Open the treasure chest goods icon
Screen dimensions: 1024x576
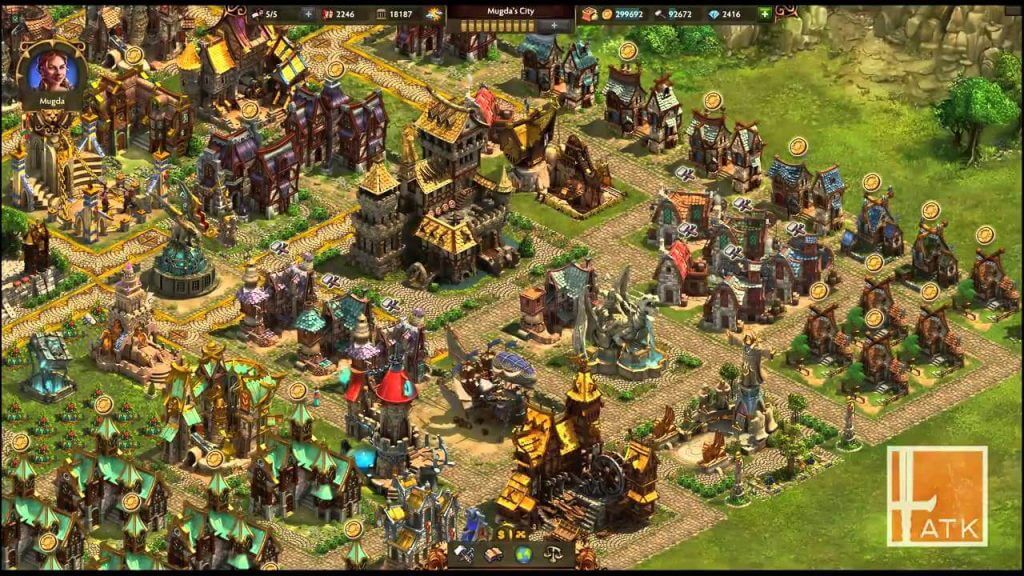click(588, 14)
